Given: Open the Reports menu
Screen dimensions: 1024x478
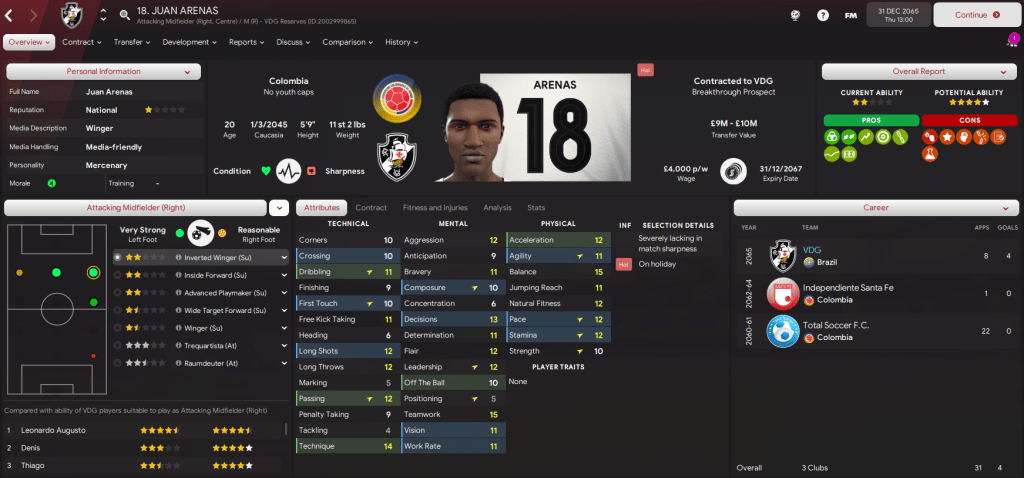Looking at the screenshot, I should point(246,42).
